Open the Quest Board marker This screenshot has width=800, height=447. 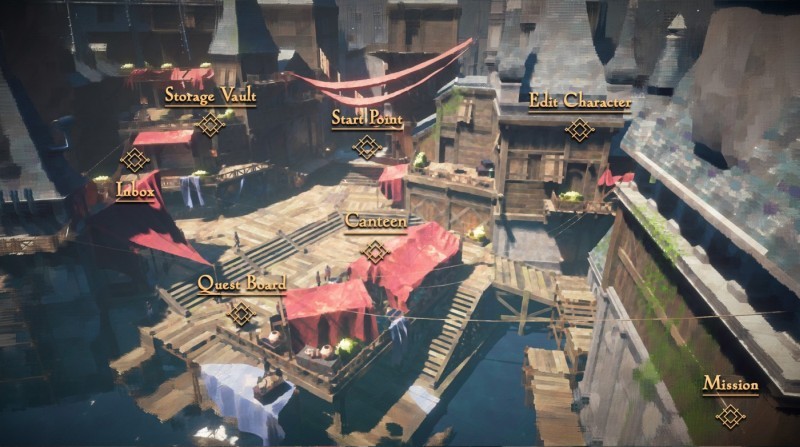click(x=241, y=314)
